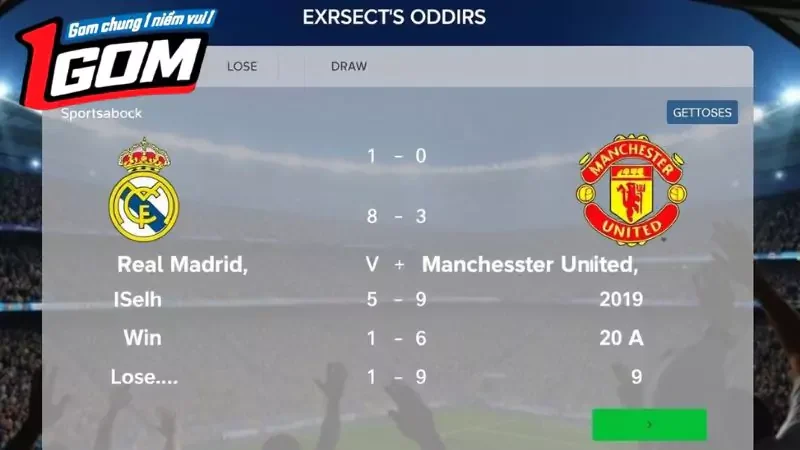The image size is (800, 450).
Task: Switch to the LOSE tab
Action: [242, 67]
